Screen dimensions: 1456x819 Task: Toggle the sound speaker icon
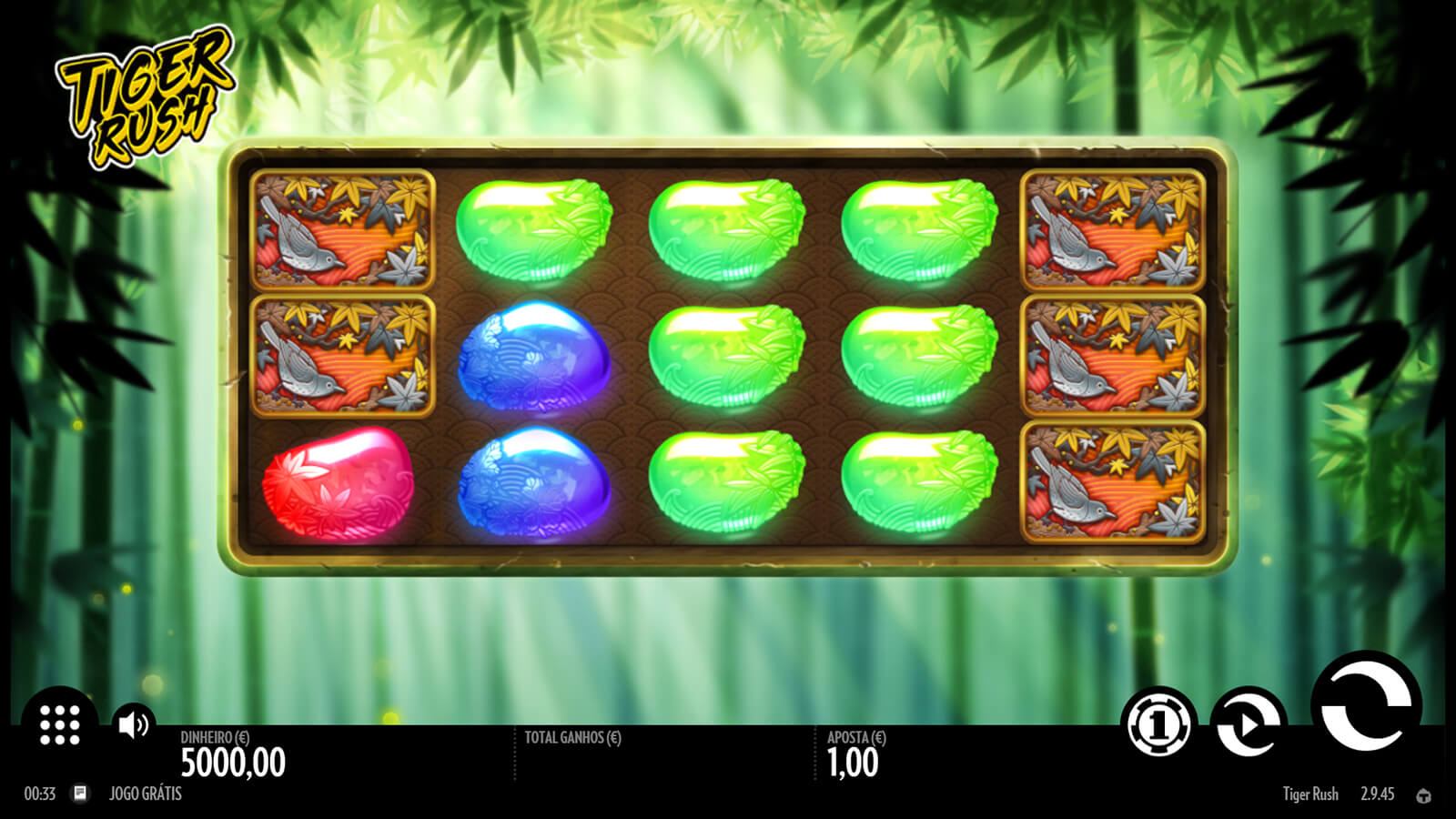click(x=134, y=724)
